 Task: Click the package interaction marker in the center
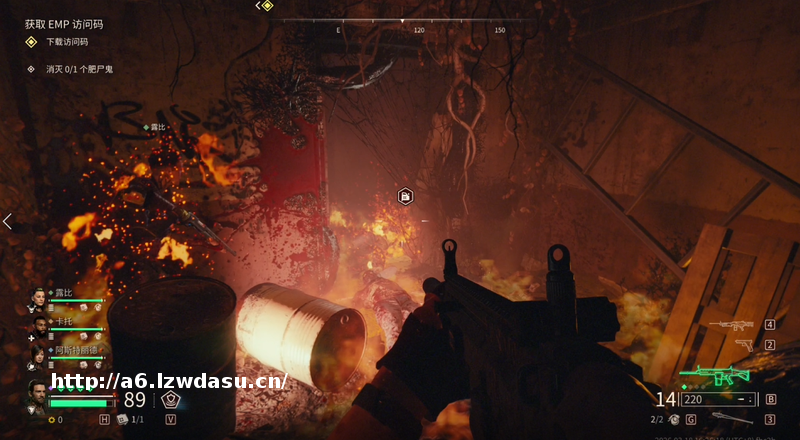(x=405, y=196)
